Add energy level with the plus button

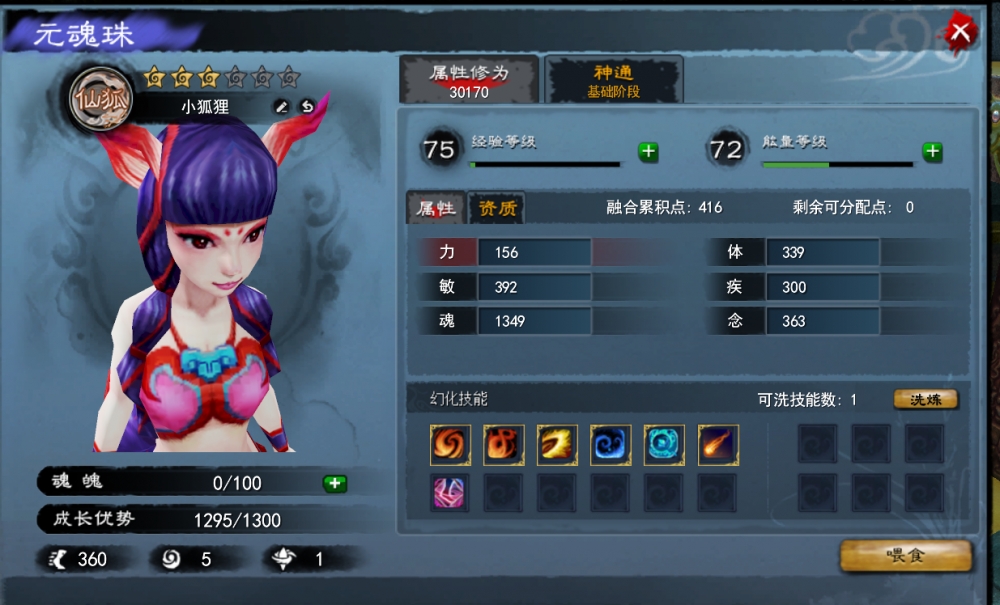[x=932, y=152]
